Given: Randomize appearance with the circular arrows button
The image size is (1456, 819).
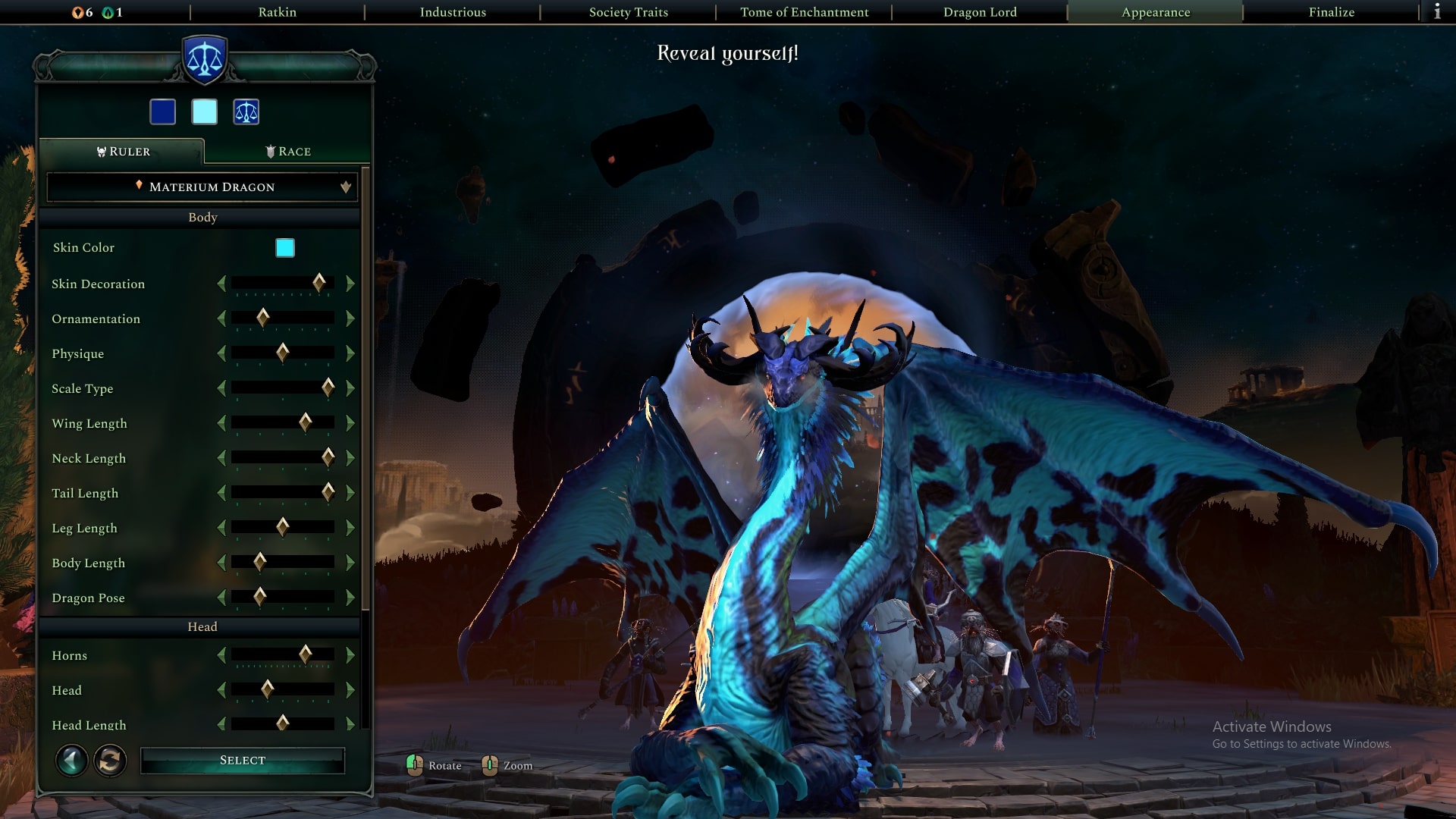Looking at the screenshot, I should tap(110, 760).
